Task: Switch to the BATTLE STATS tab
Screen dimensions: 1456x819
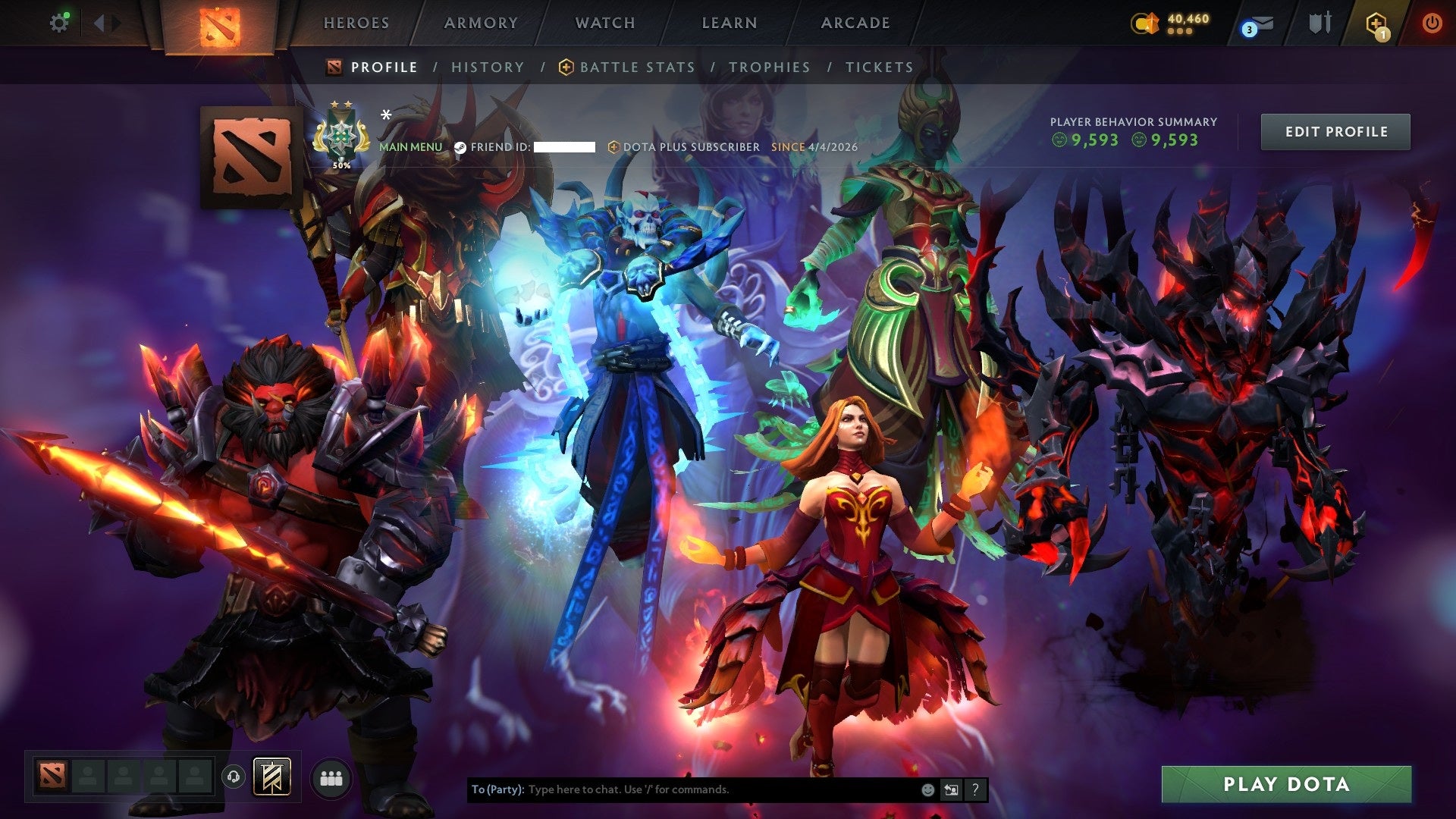Action: pos(635,67)
